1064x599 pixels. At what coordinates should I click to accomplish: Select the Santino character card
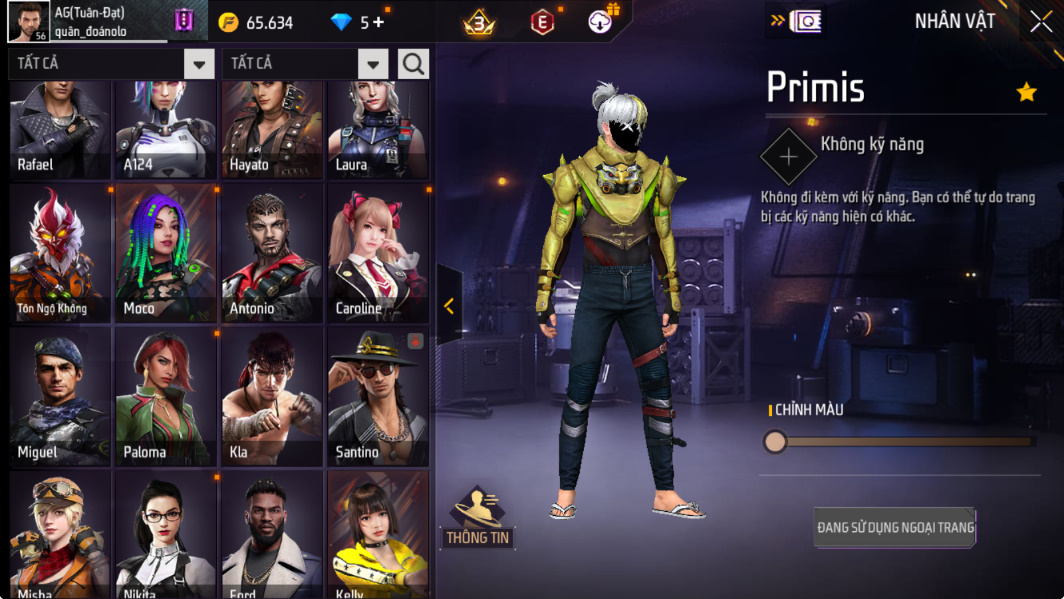(x=378, y=397)
